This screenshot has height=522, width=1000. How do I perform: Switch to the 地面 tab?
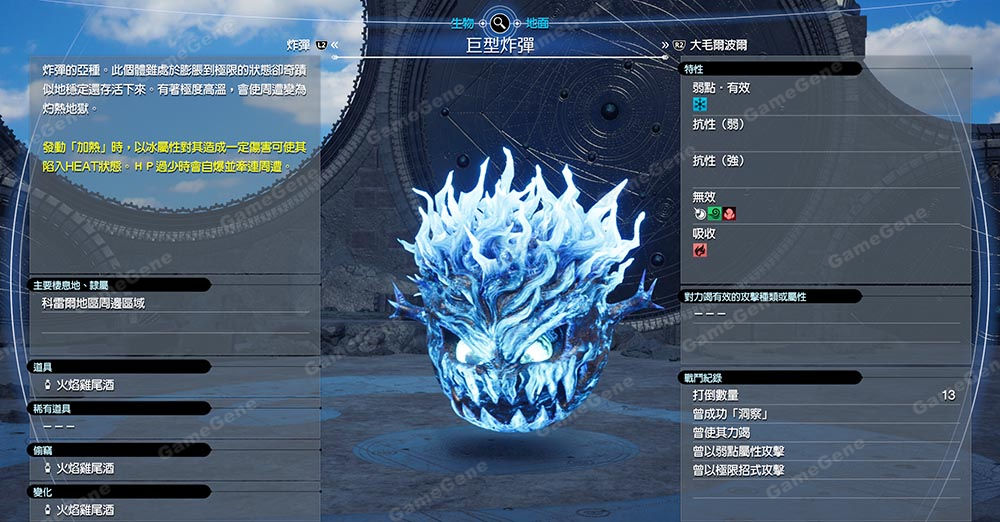pos(536,21)
